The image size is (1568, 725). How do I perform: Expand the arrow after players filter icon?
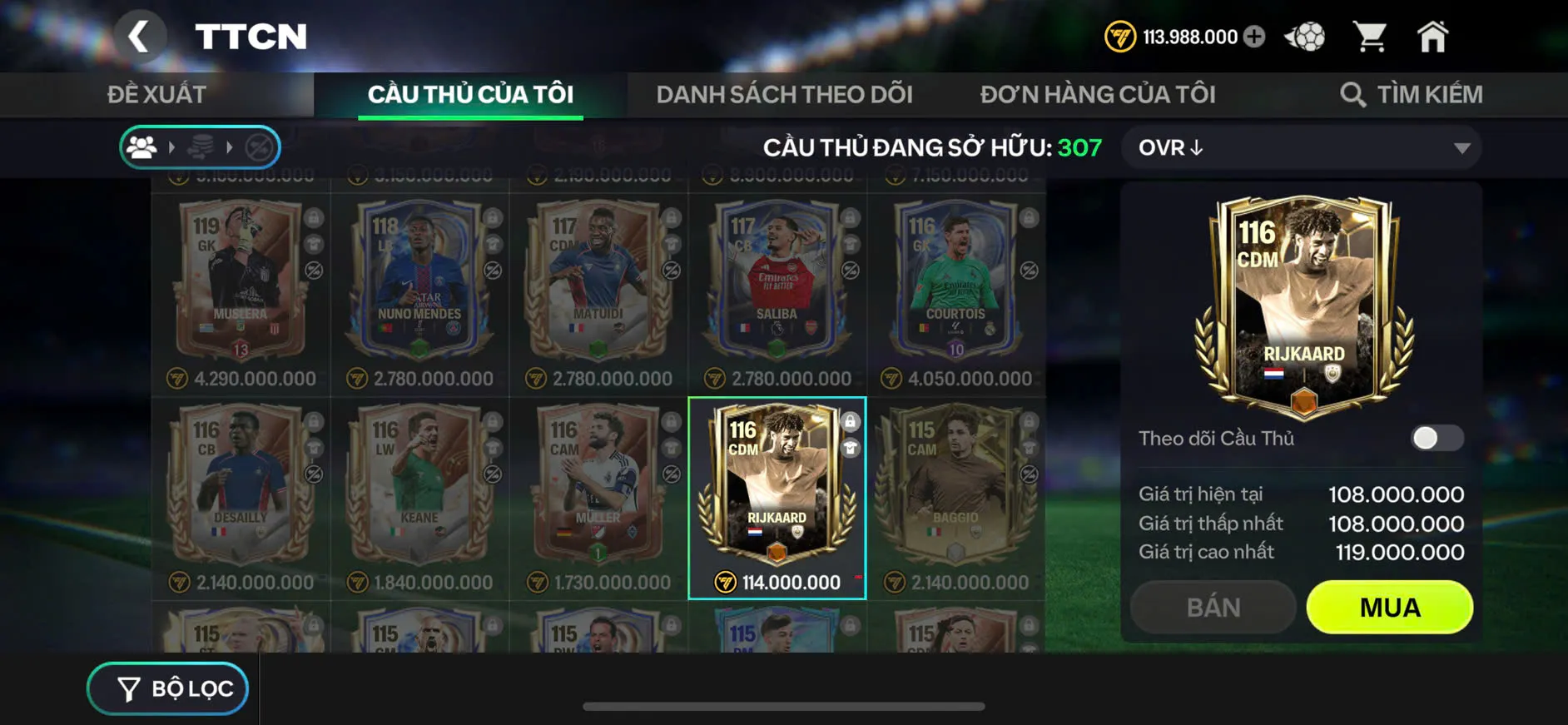[x=172, y=147]
